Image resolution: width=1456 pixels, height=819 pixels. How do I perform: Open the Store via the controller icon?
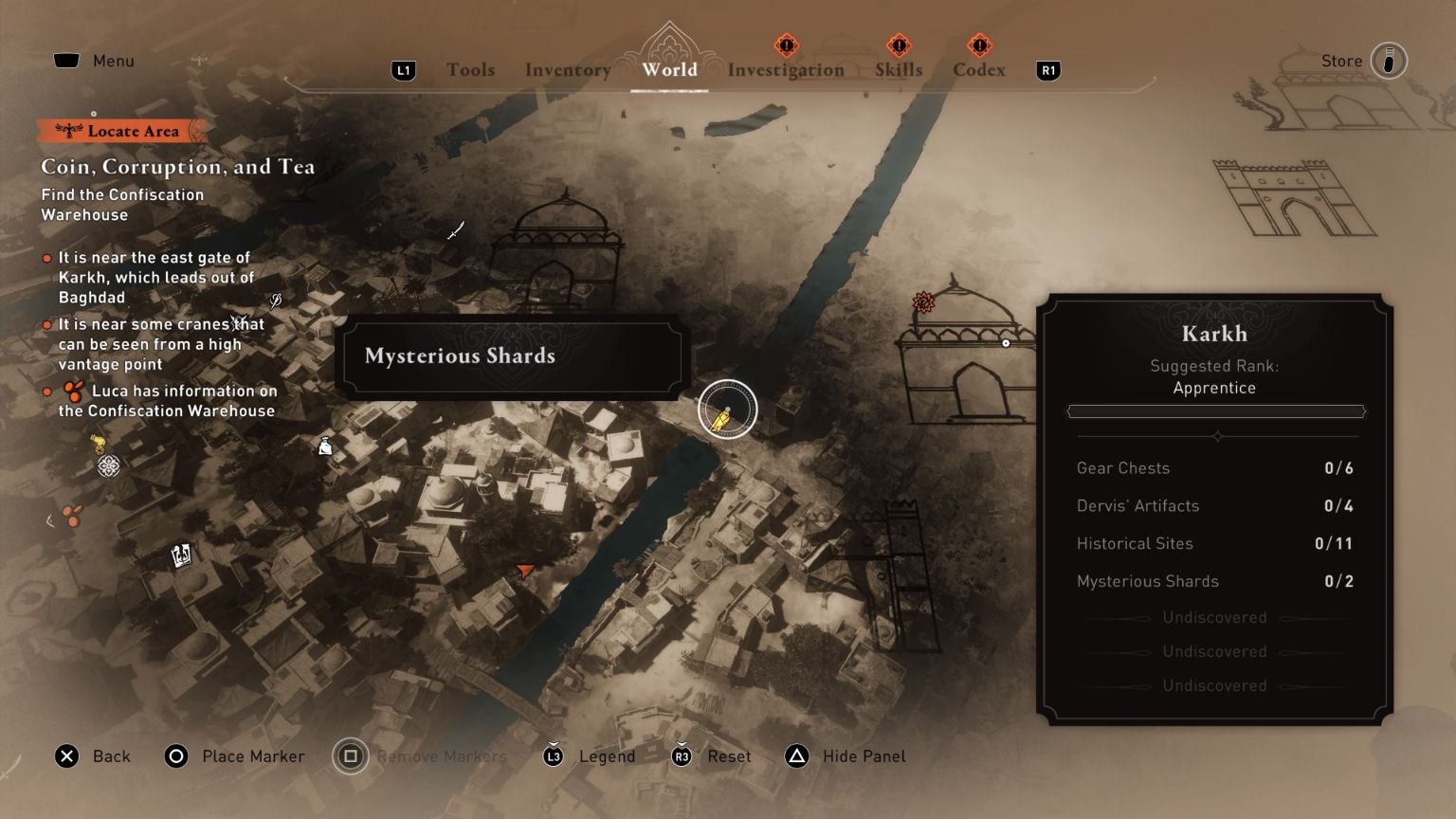pos(1388,61)
